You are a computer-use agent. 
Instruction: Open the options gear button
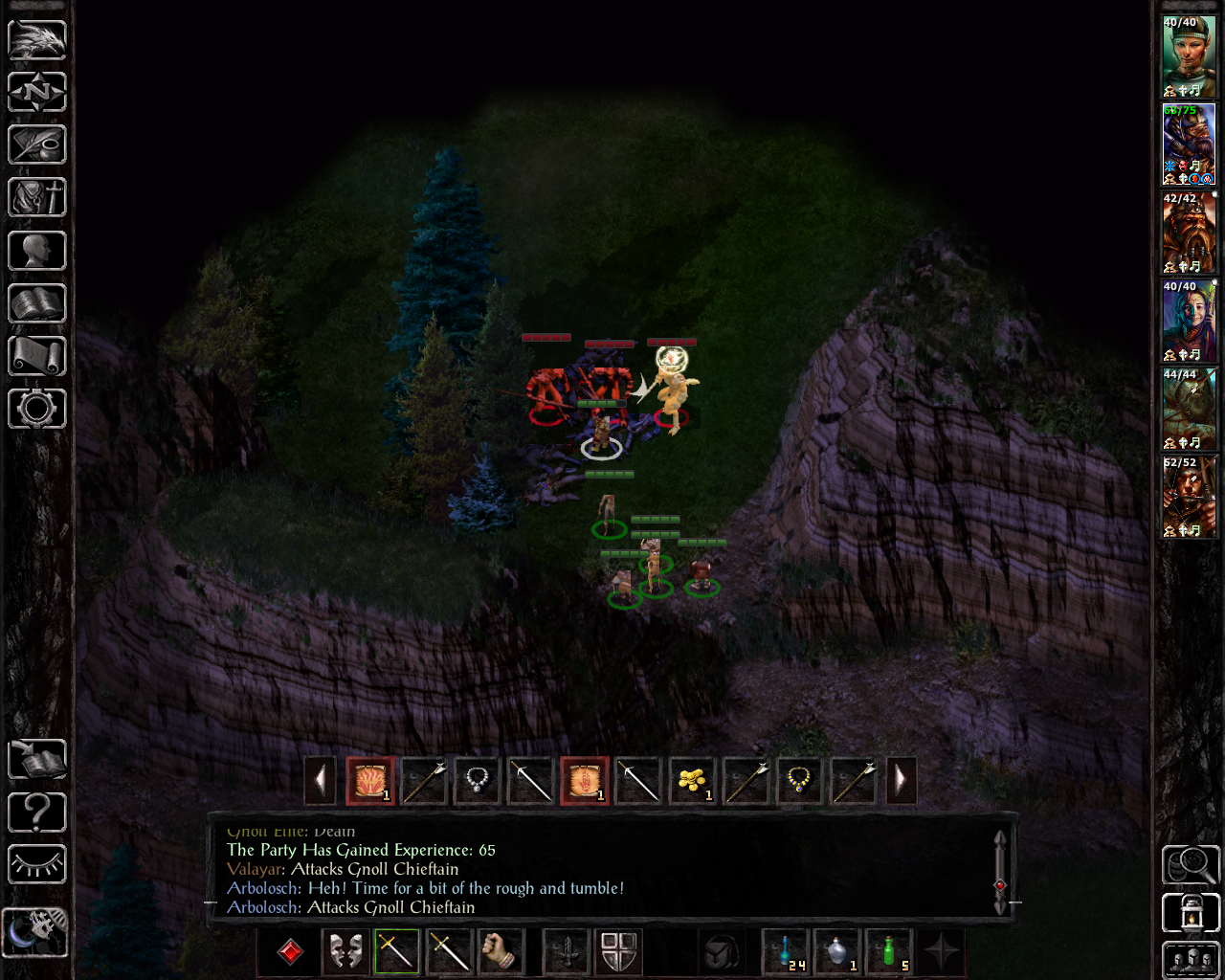(37, 409)
